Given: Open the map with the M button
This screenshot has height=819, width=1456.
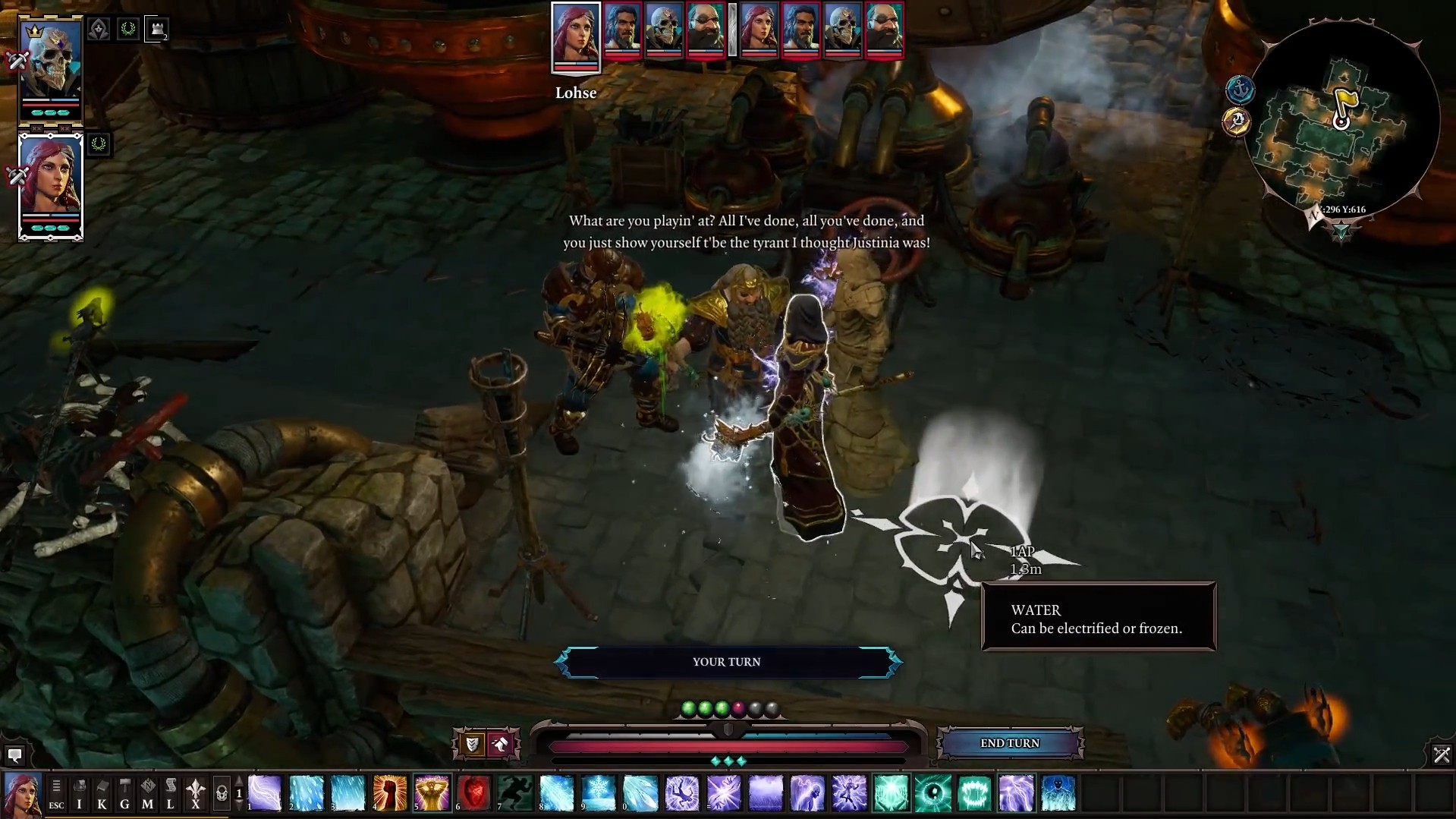Looking at the screenshot, I should (x=147, y=793).
